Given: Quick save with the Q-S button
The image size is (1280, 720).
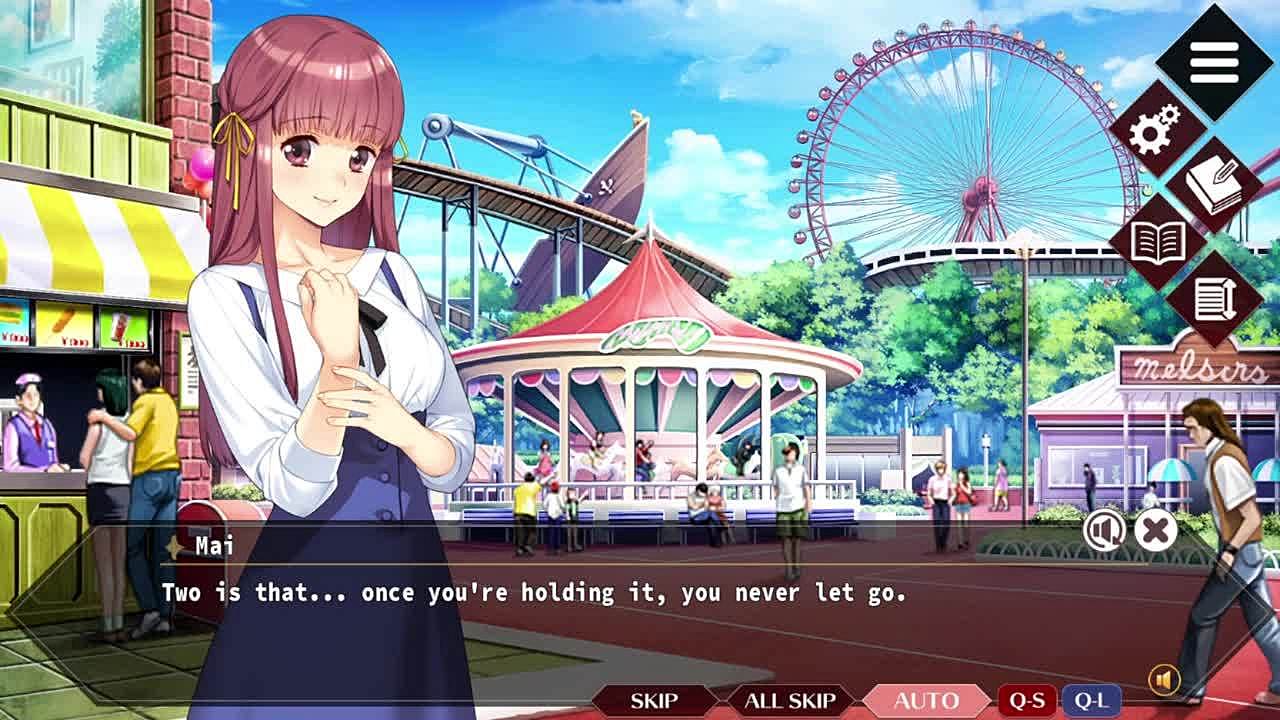Looking at the screenshot, I should 1027,701.
